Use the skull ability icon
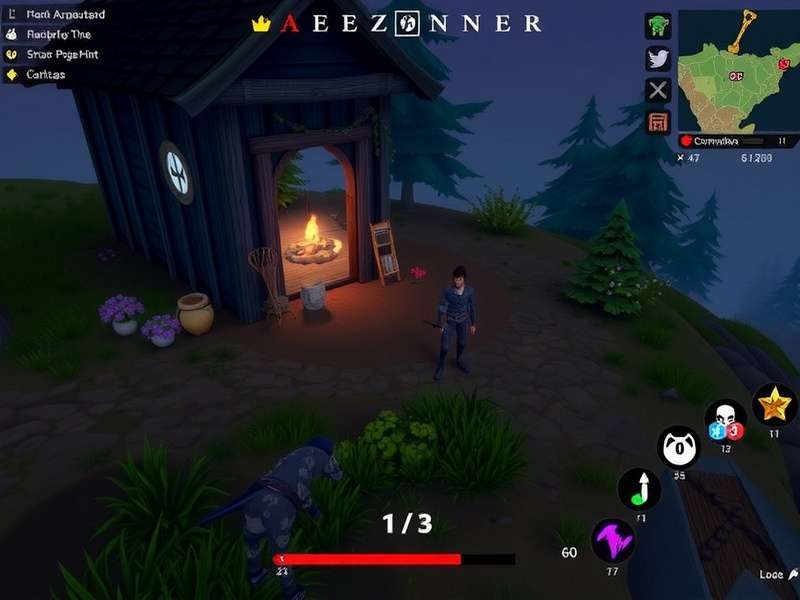Viewport: 800px width, 600px height. 725,421
